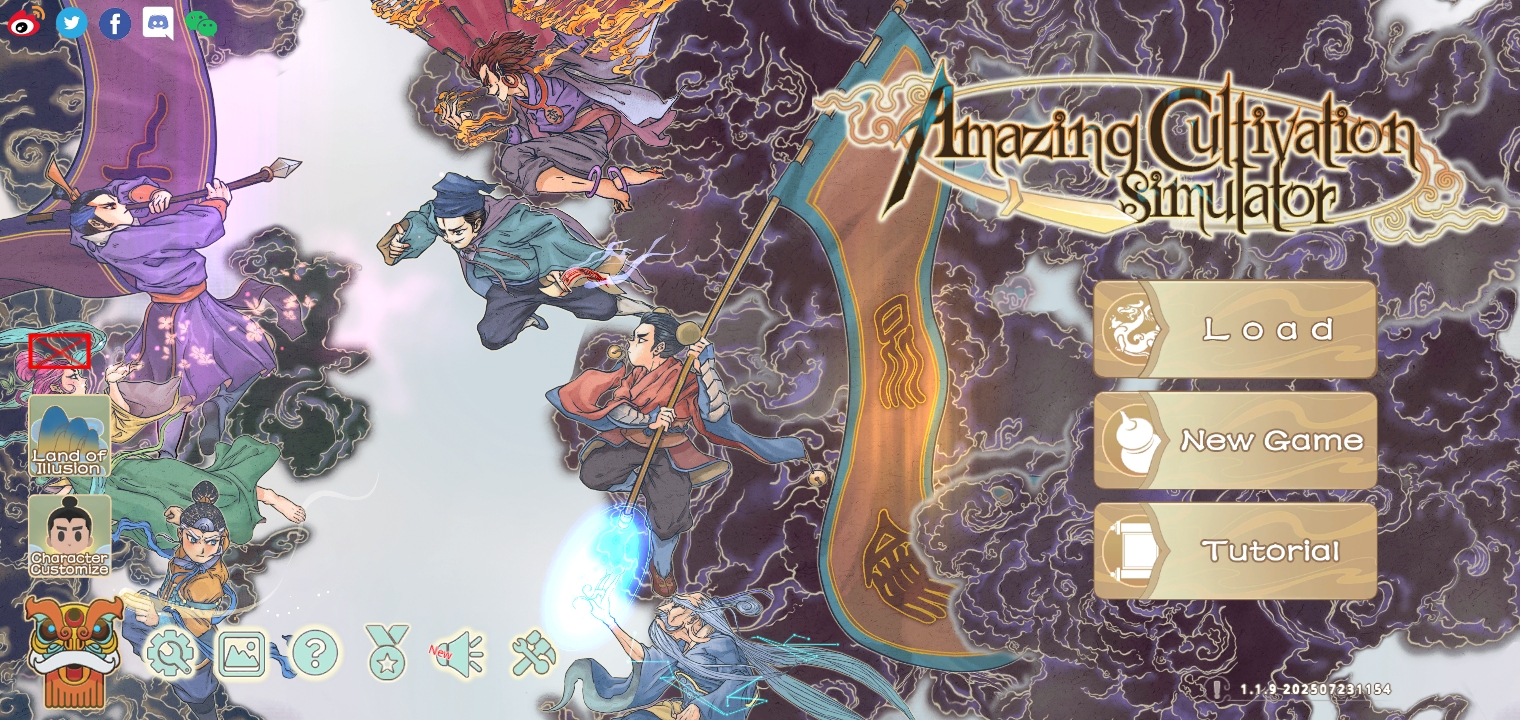Open the Character Customize screen

(69, 536)
